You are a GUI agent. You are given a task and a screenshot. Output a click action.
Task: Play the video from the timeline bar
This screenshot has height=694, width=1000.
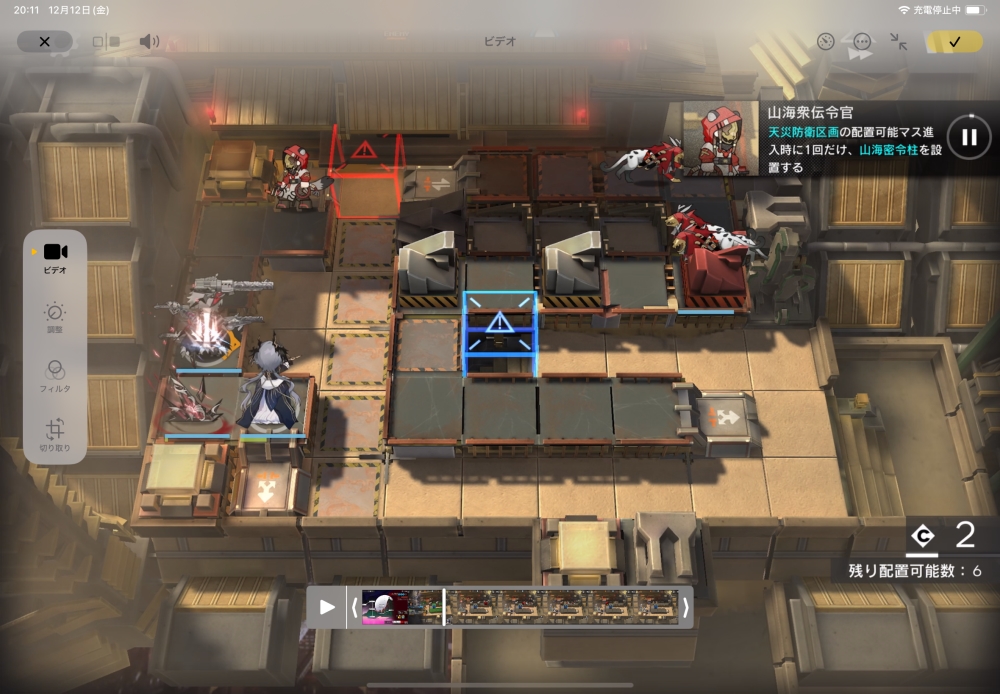(327, 607)
